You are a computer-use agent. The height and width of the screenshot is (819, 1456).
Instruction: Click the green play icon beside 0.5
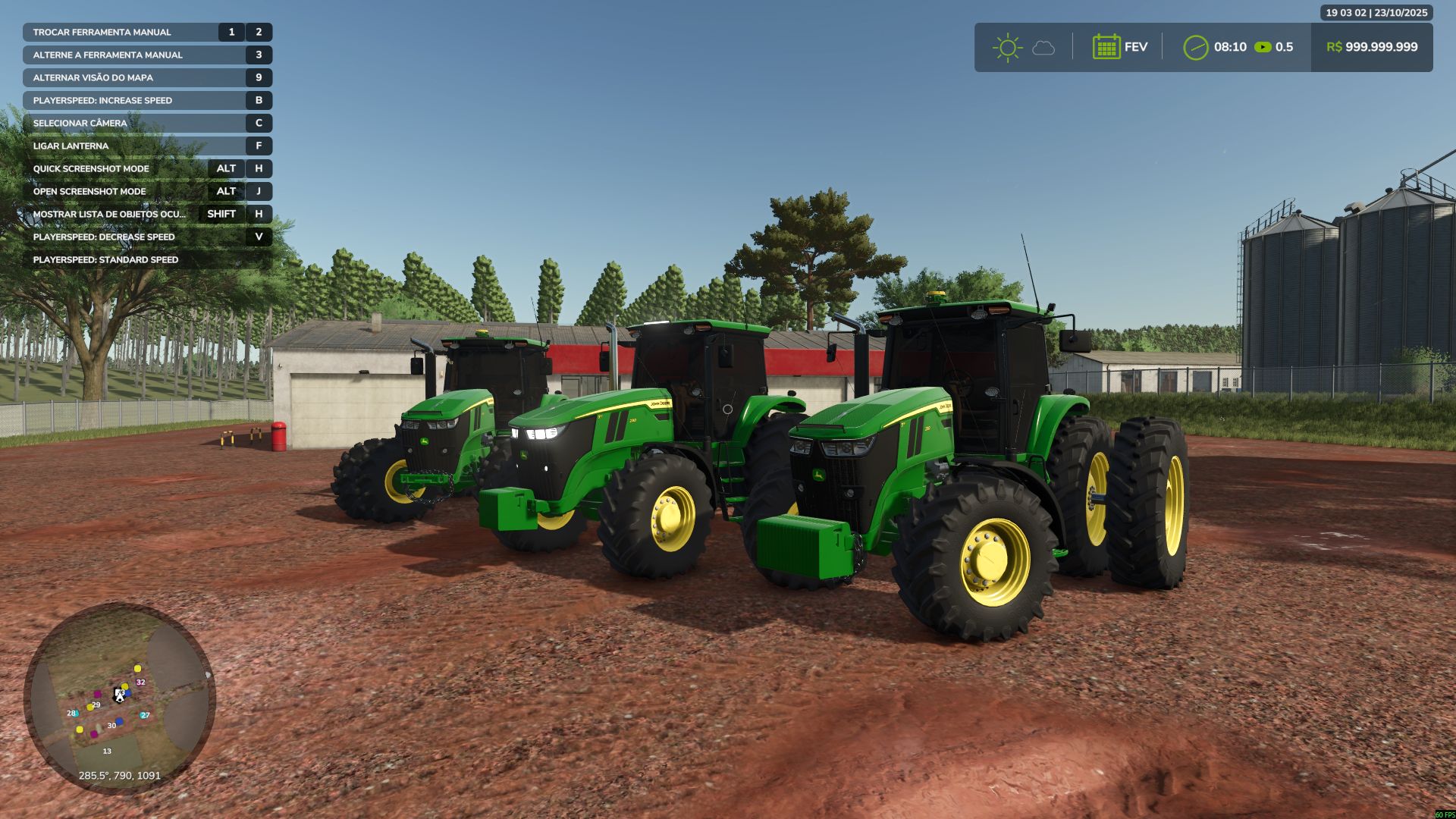tap(1261, 47)
